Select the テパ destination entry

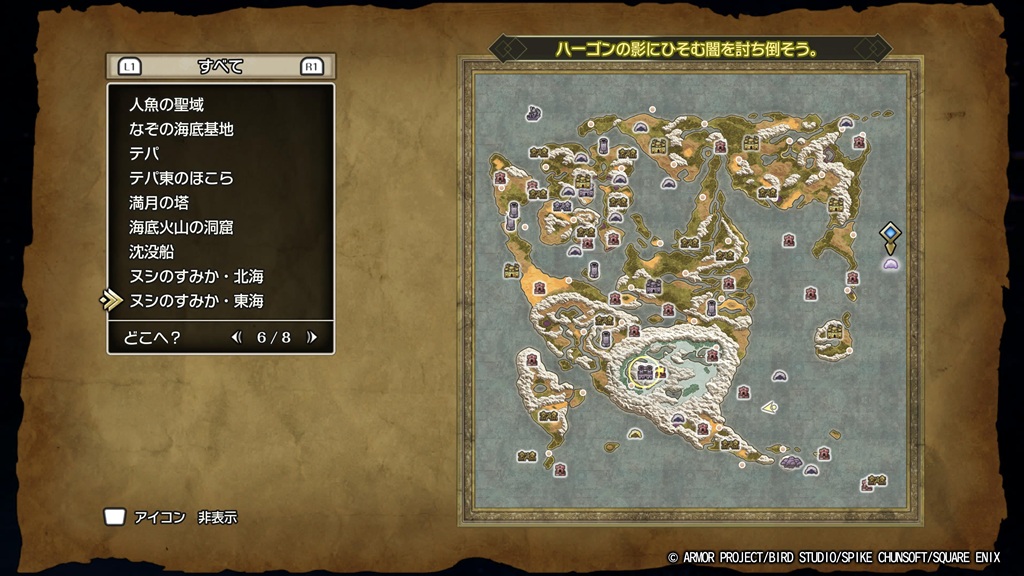[x=144, y=153]
